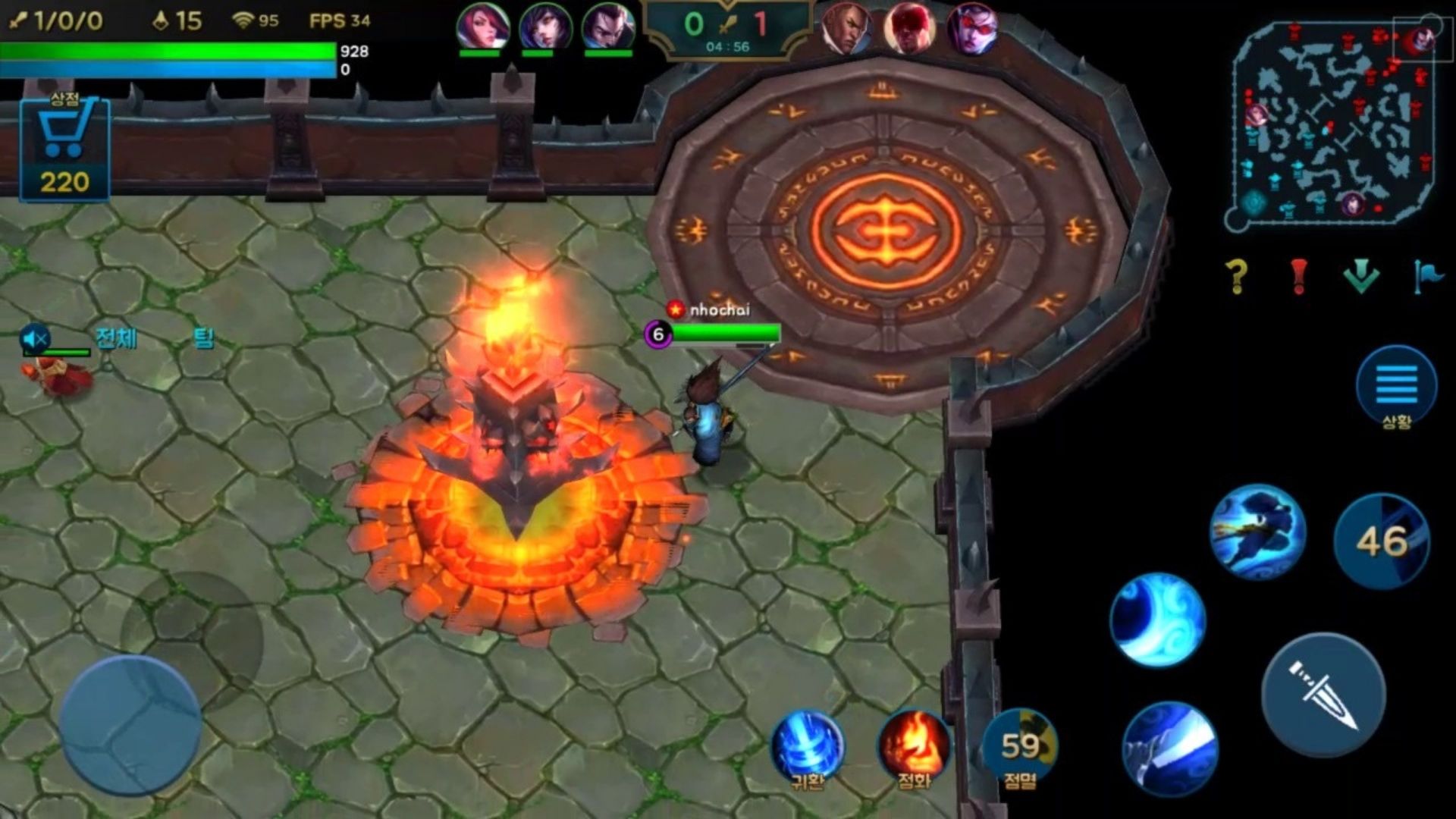The width and height of the screenshot is (1456, 819).
Task: Open the shop with the cart icon
Action: [64, 148]
